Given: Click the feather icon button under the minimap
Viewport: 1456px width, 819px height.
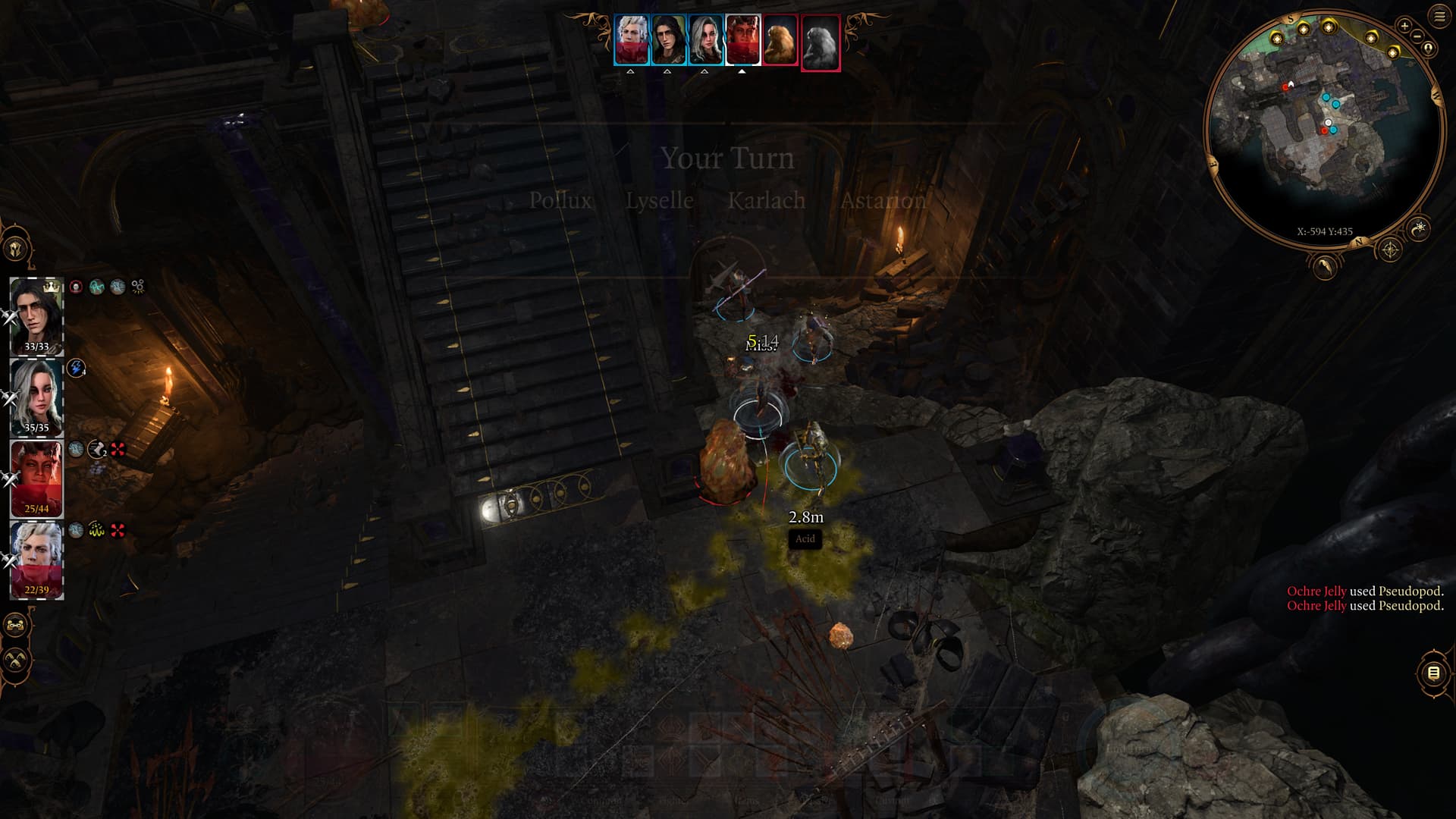Looking at the screenshot, I should pos(1324,265).
